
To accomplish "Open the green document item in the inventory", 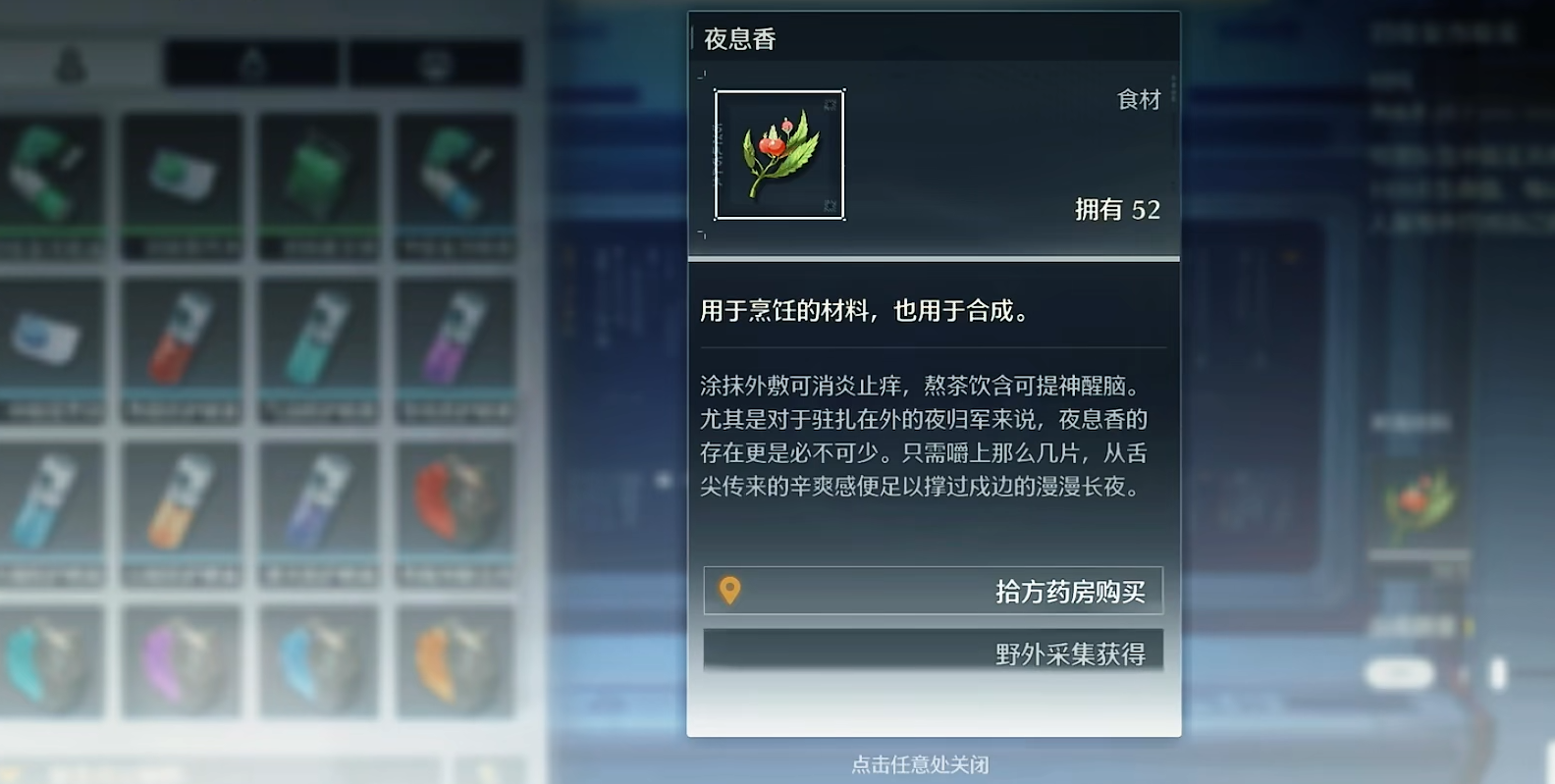I will click(182, 172).
